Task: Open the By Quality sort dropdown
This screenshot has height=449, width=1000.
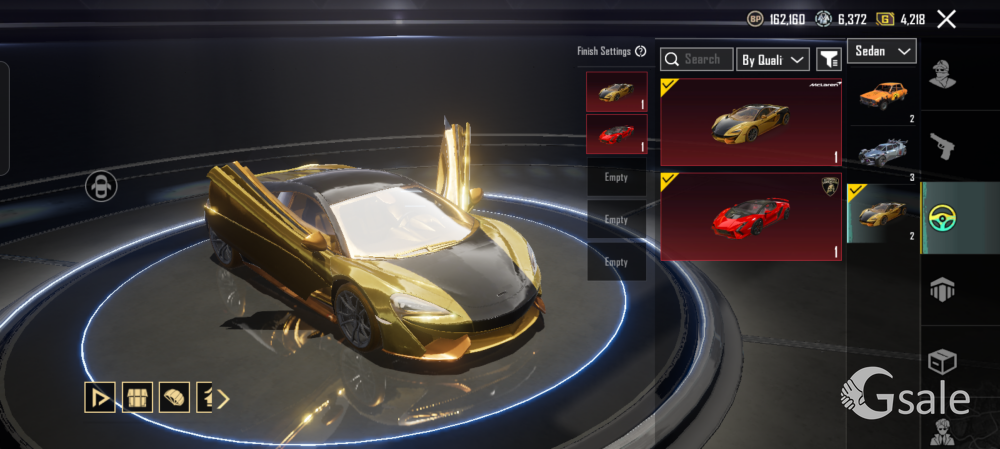Action: [772, 60]
